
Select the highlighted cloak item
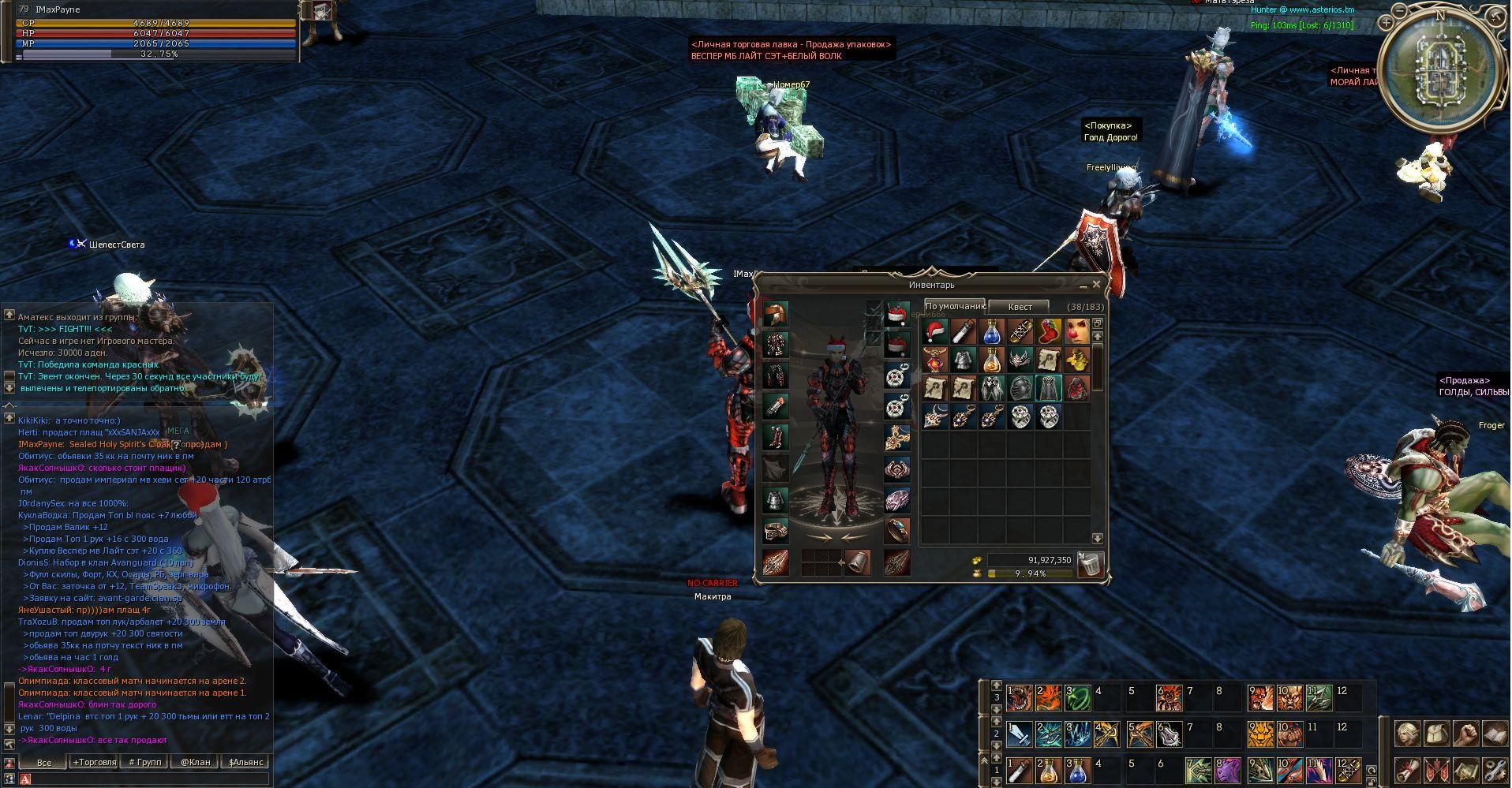1049,388
